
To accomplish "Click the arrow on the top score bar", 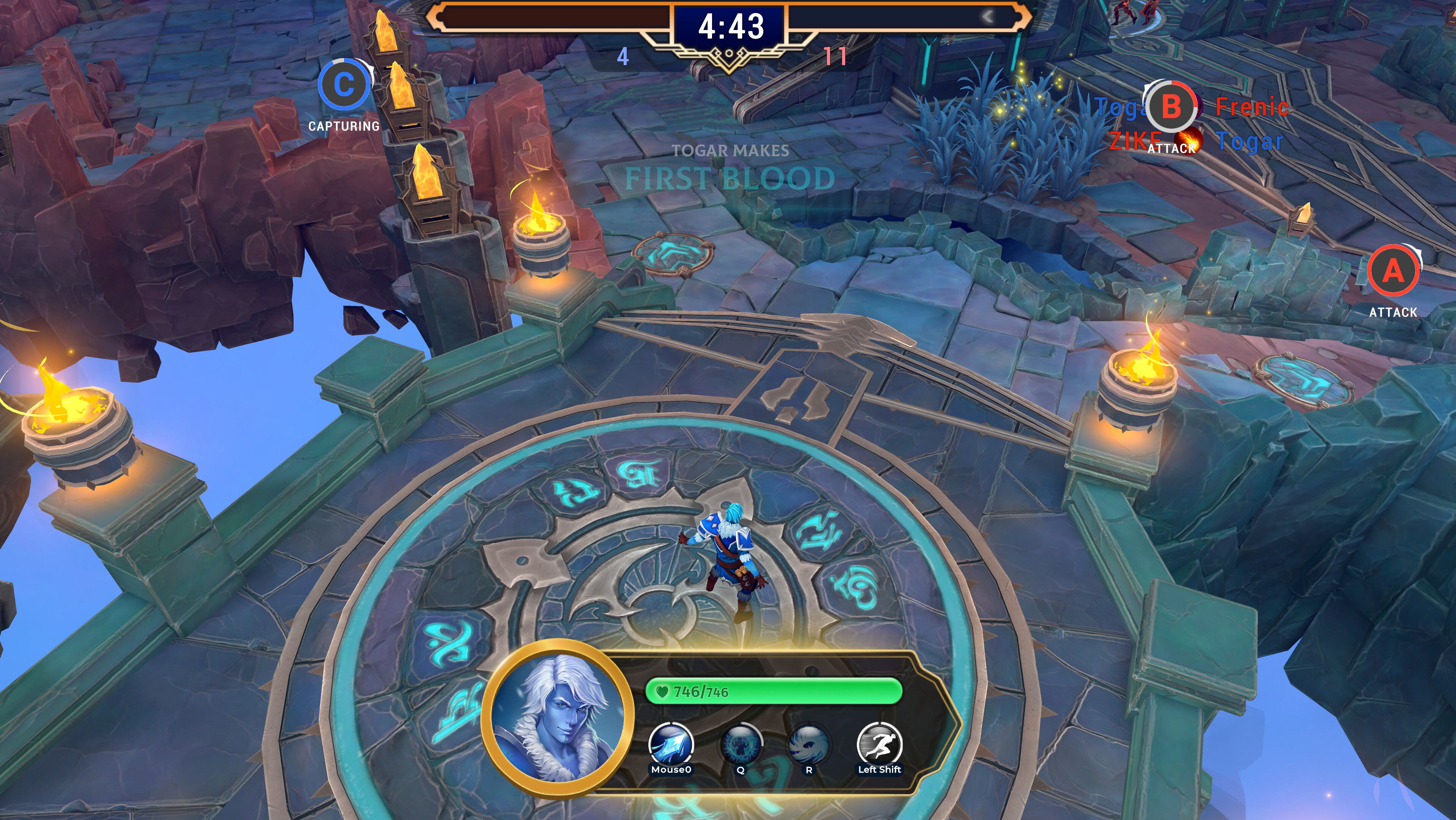I will pos(987,16).
